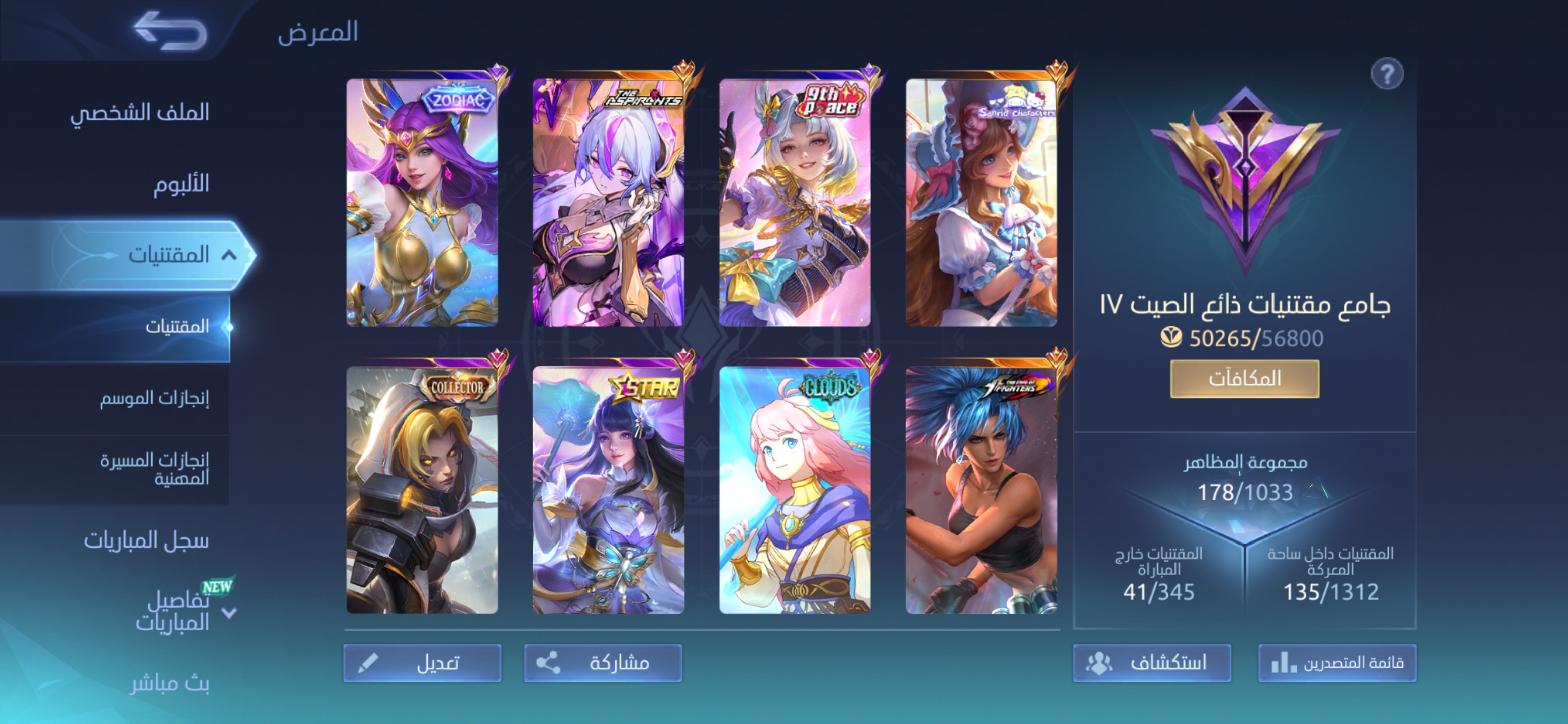The image size is (1568, 724).
Task: Switch to the الألبوم album tab
Action: (181, 184)
